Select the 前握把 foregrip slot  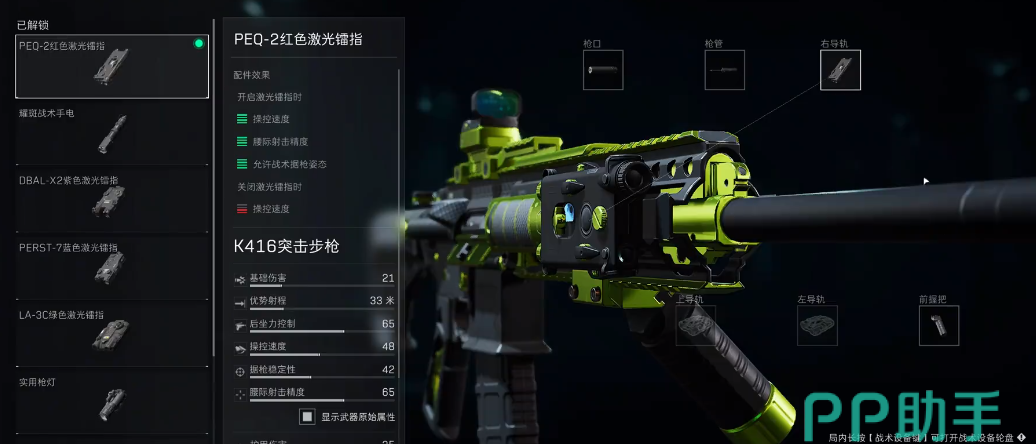(x=938, y=325)
